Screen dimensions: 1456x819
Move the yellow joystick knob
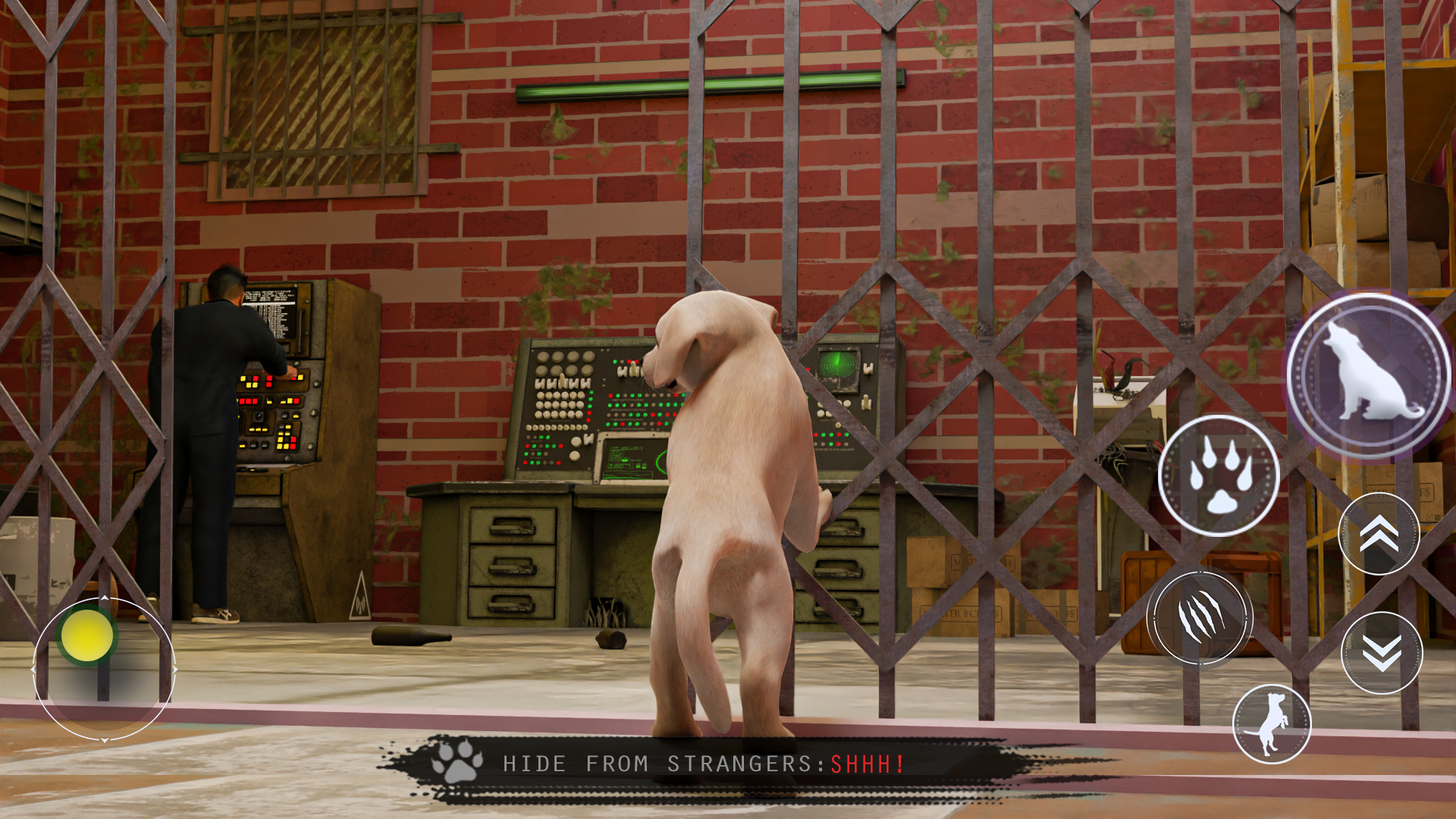pos(86,635)
